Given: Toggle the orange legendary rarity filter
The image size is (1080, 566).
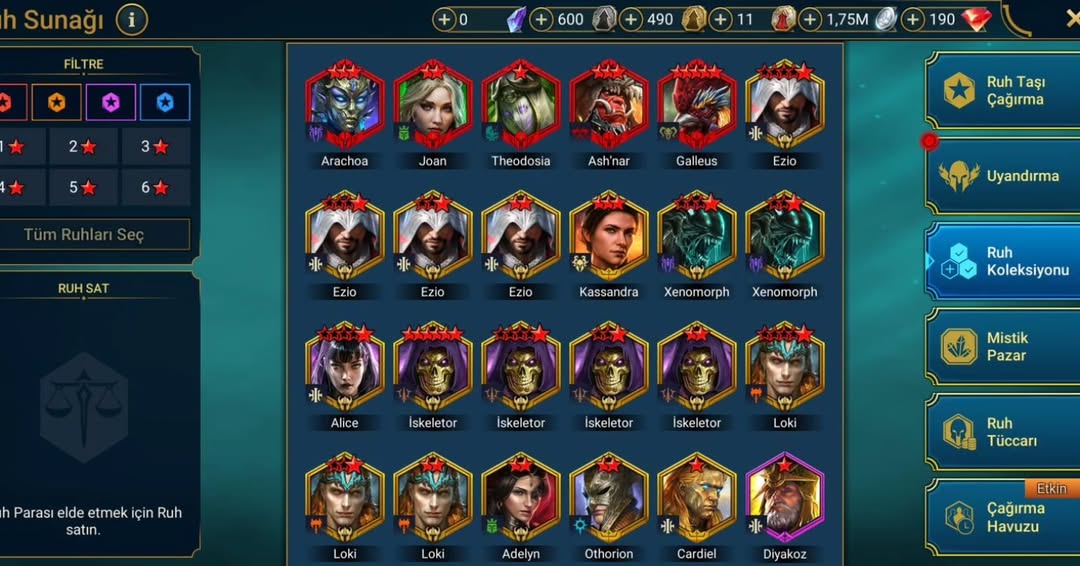Looking at the screenshot, I should click(57, 102).
